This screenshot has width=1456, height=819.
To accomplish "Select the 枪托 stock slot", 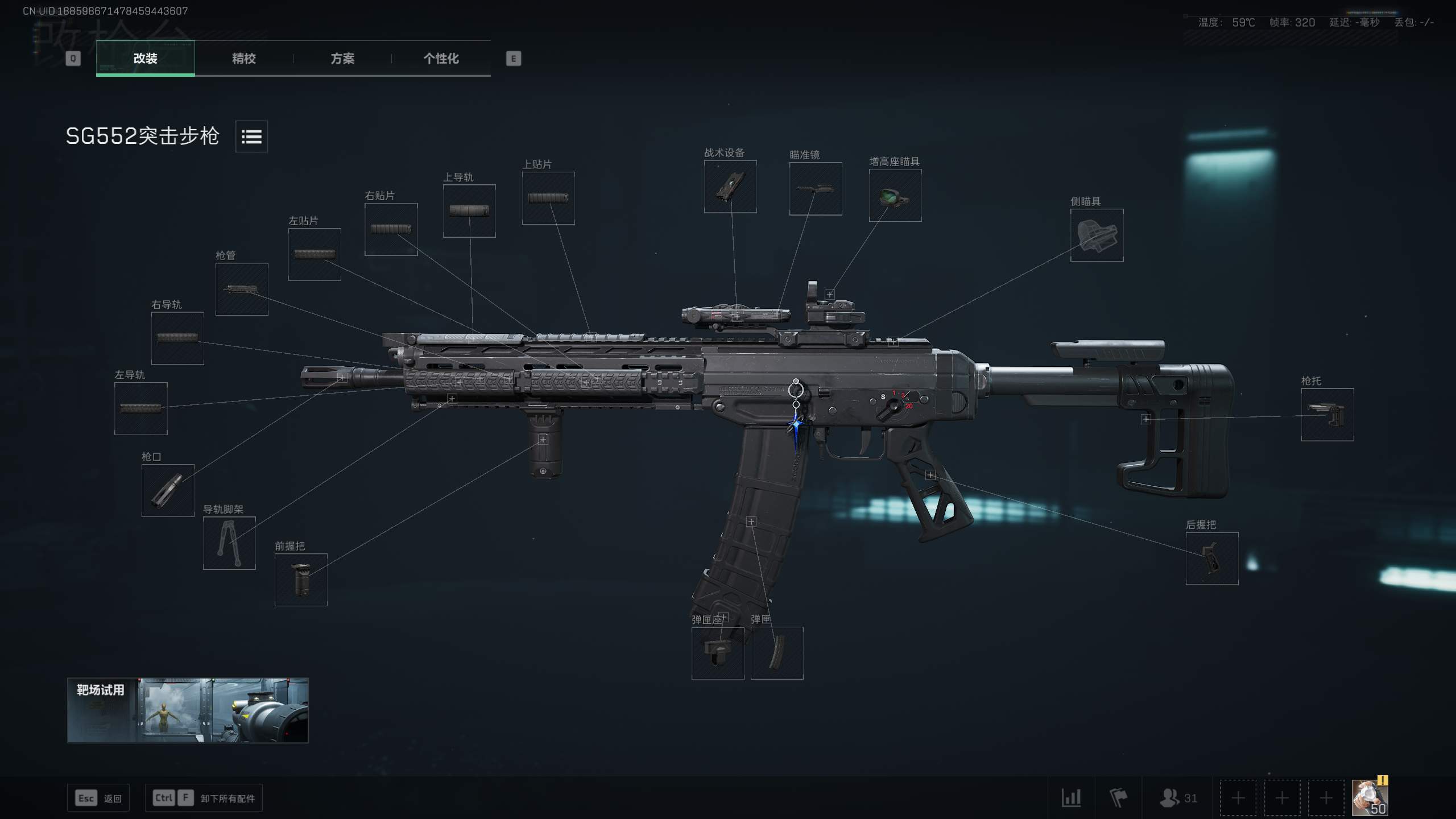I will click(x=1327, y=415).
